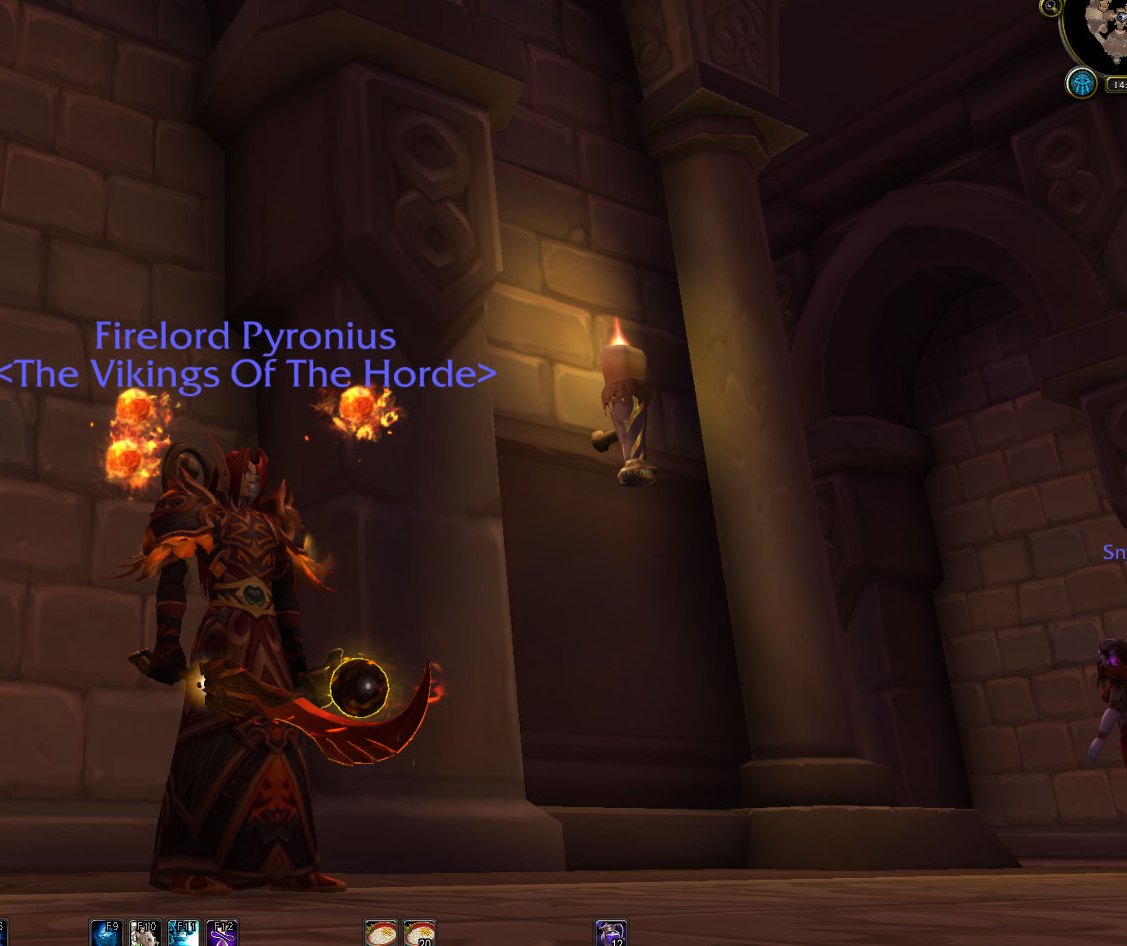Open the minimap tracking menu button
Viewport: 1127px width, 946px height.
pyautogui.click(x=1050, y=7)
